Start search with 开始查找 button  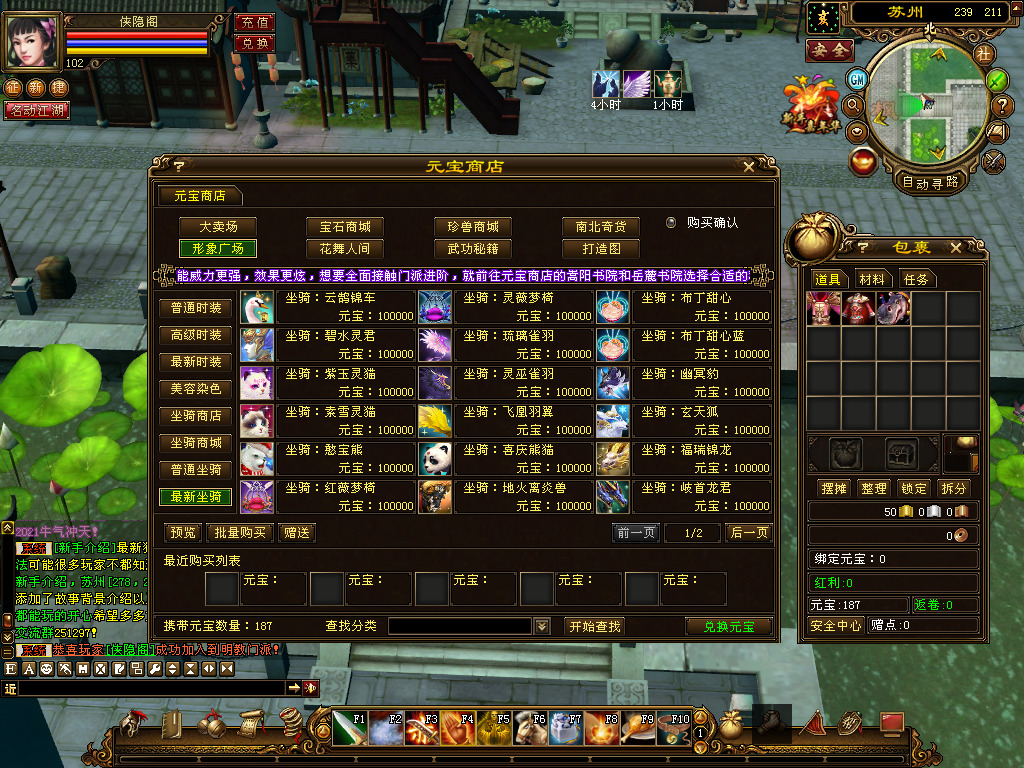tap(595, 626)
